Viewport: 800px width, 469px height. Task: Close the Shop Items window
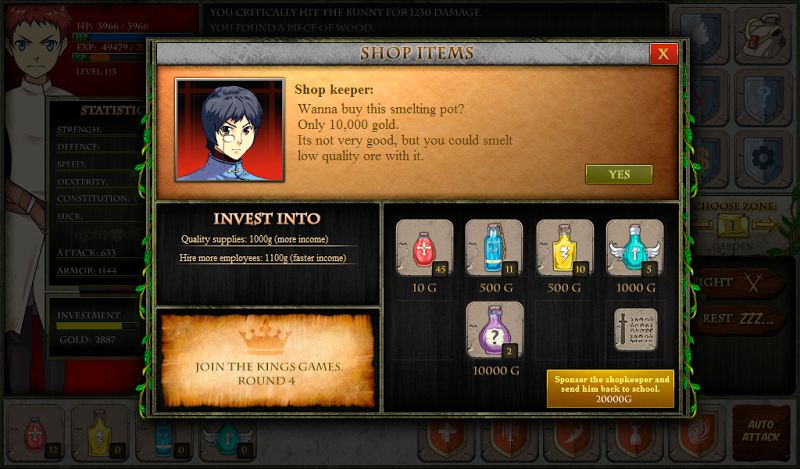click(x=663, y=54)
